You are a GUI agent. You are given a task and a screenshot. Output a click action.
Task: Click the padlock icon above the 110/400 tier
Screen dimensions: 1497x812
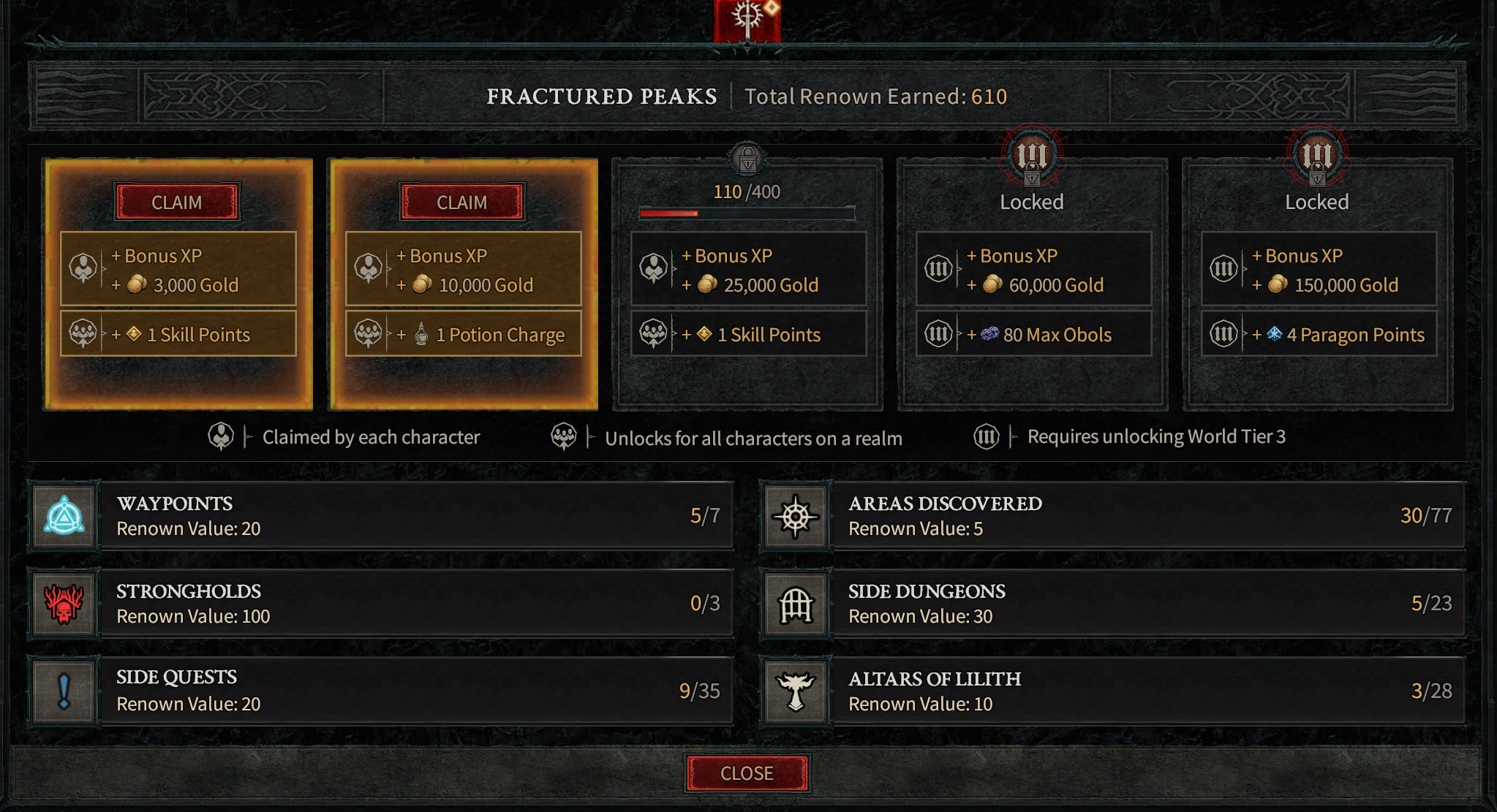pyautogui.click(x=747, y=157)
